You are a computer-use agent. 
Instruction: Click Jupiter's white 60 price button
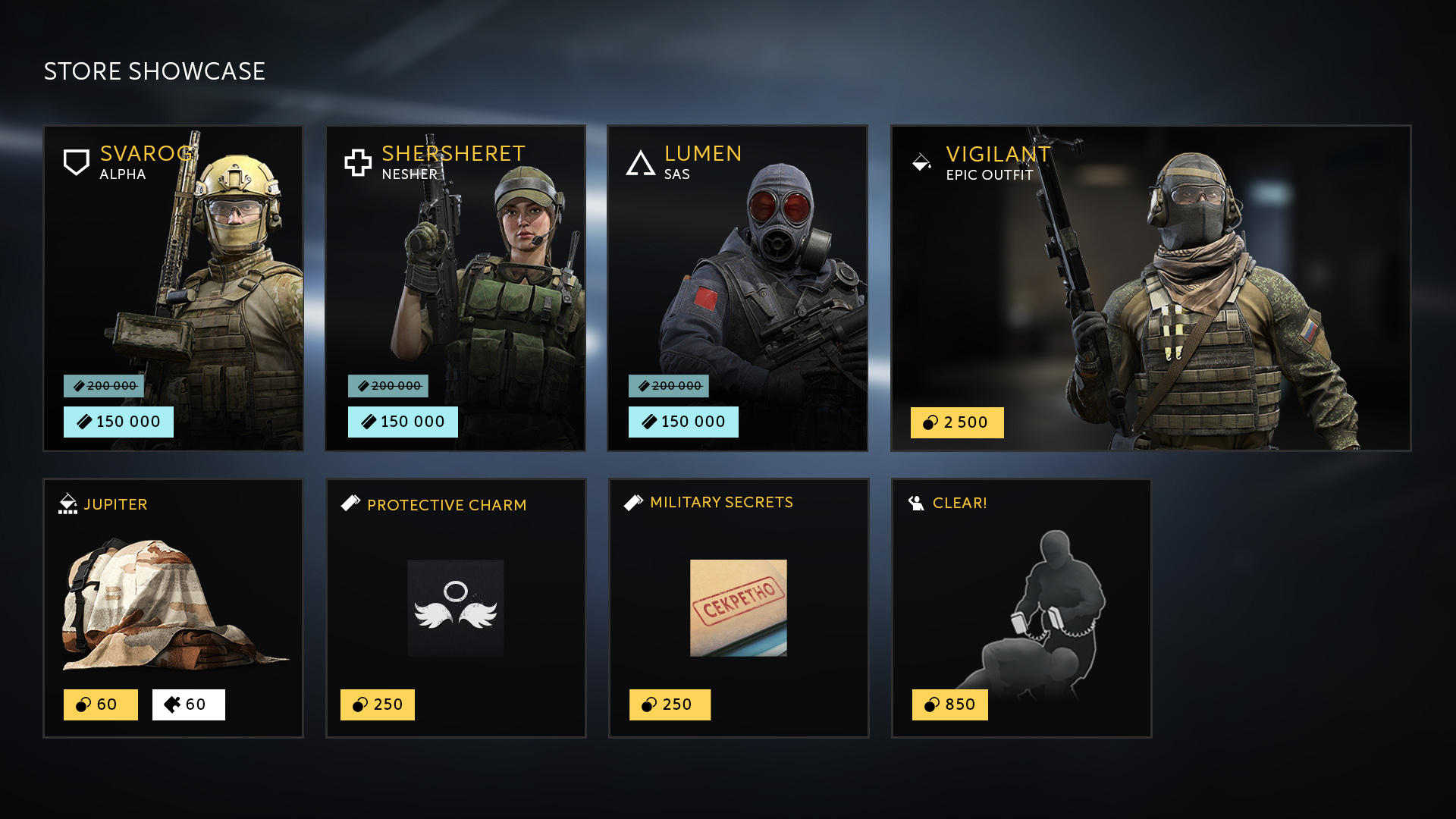coord(189,704)
